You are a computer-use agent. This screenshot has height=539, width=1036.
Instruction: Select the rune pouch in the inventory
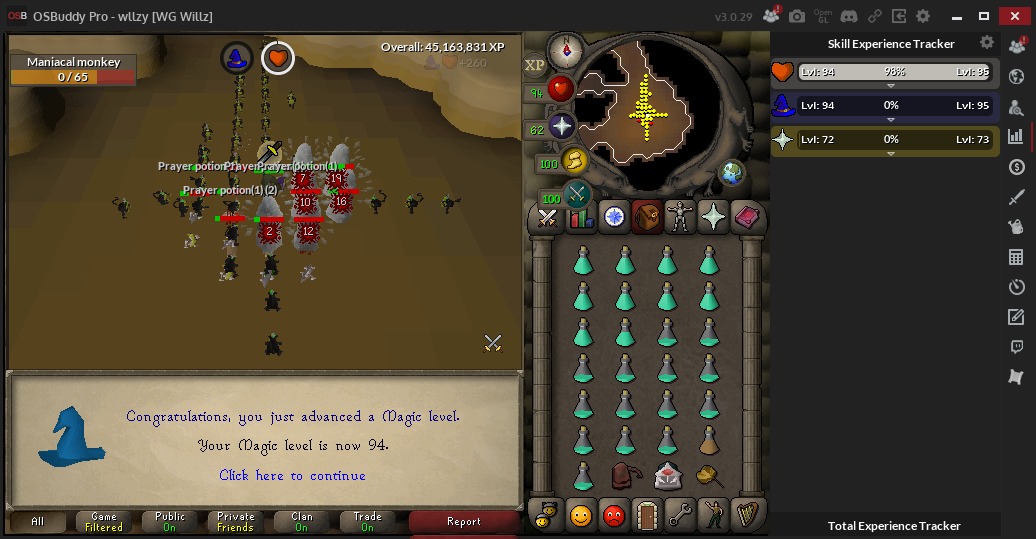pyautogui.click(x=626, y=475)
